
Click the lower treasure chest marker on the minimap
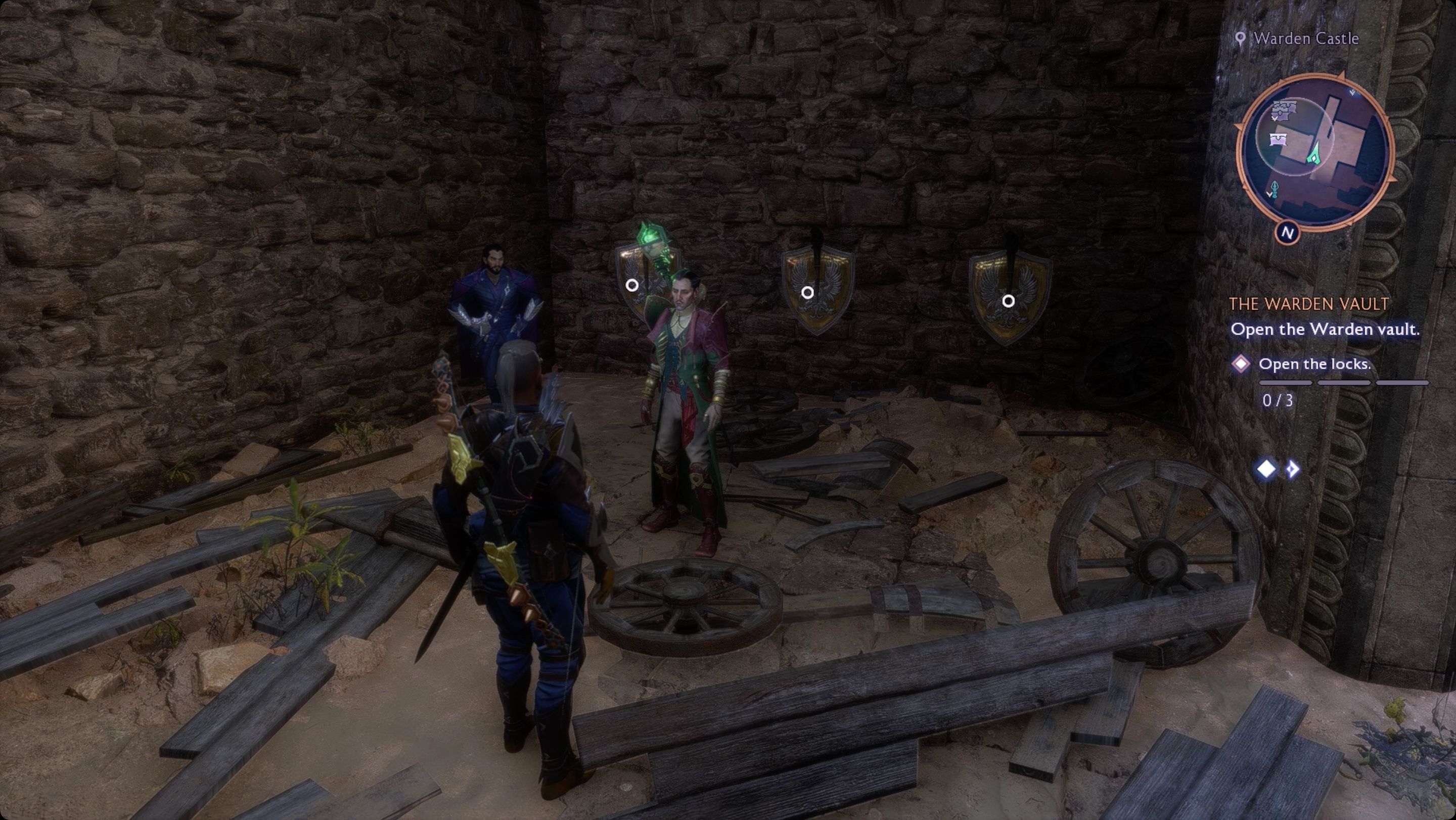(x=1278, y=139)
